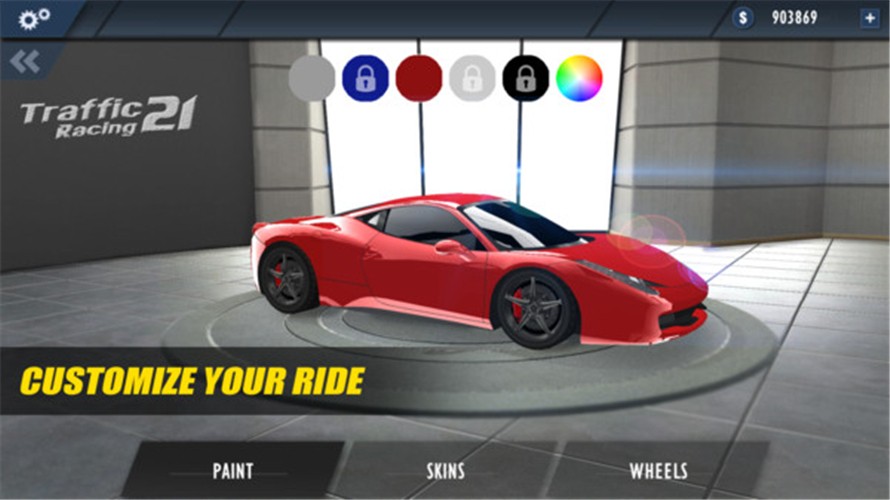Select the gray paint color swatch
Viewport: 890px width, 500px height.
pos(312,78)
